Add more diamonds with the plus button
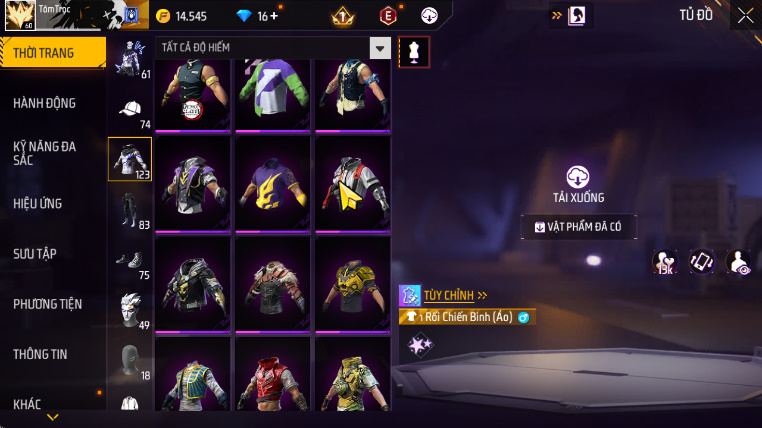This screenshot has height=428, width=762. [274, 16]
